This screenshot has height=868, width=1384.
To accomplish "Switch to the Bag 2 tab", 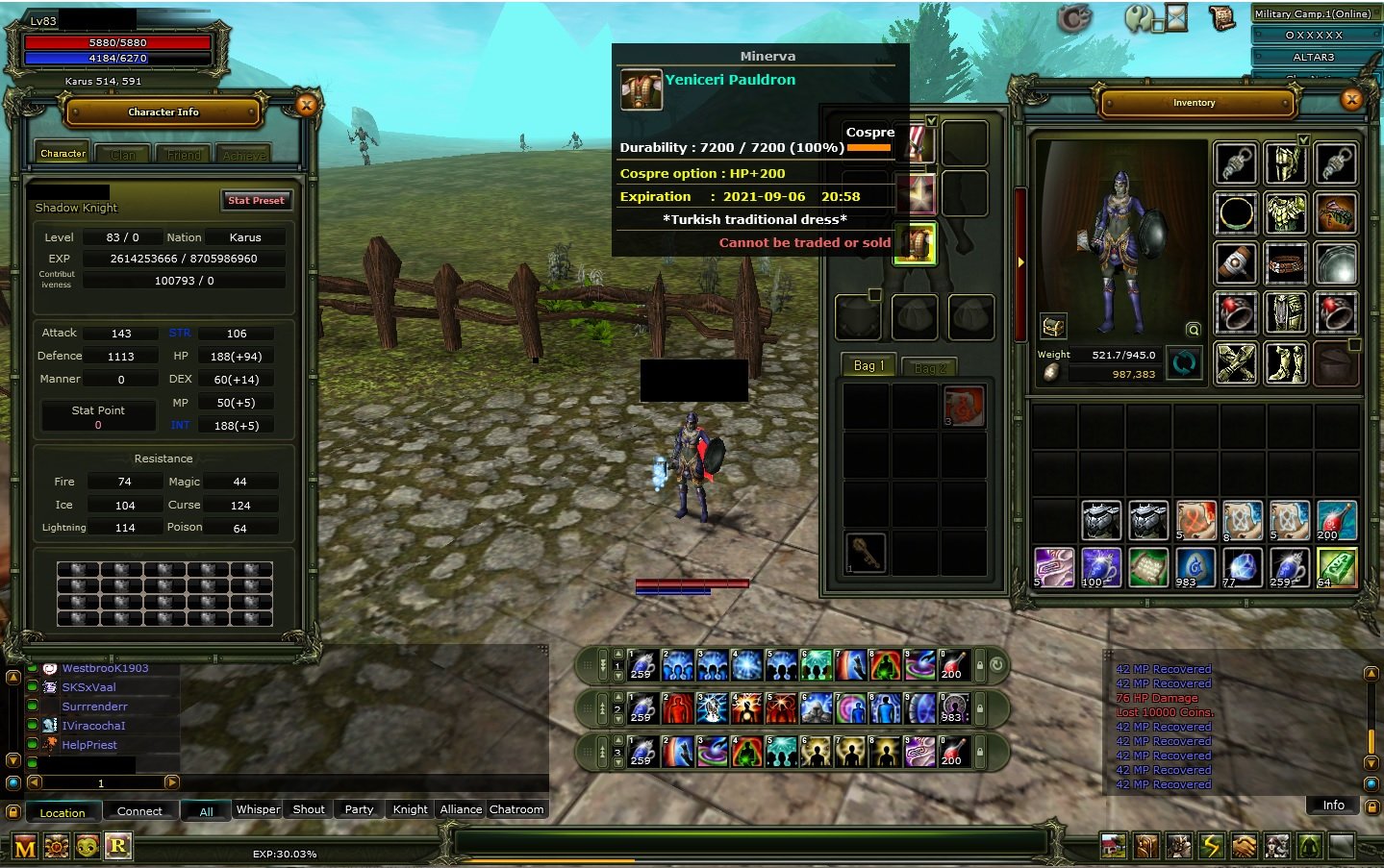I will [929, 365].
